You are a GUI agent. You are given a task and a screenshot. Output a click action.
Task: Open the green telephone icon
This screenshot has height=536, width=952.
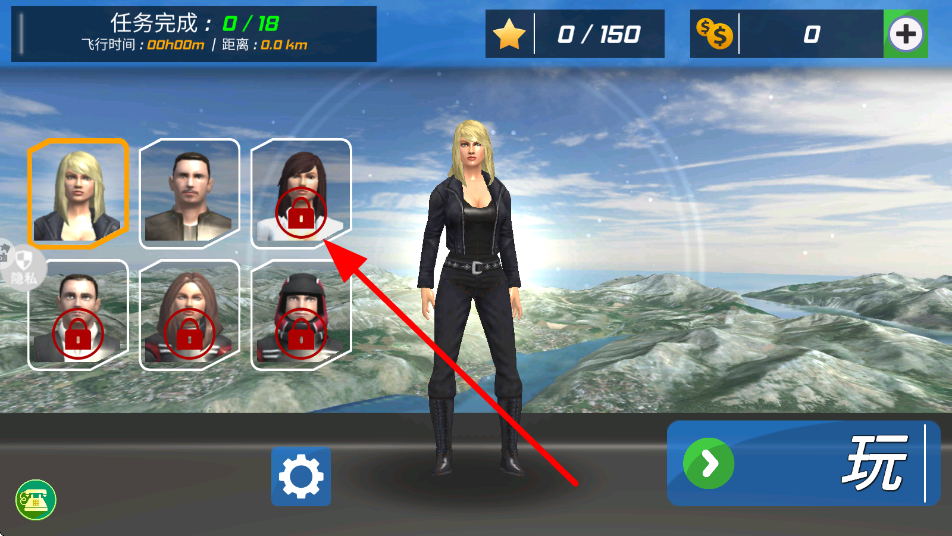coord(35,499)
